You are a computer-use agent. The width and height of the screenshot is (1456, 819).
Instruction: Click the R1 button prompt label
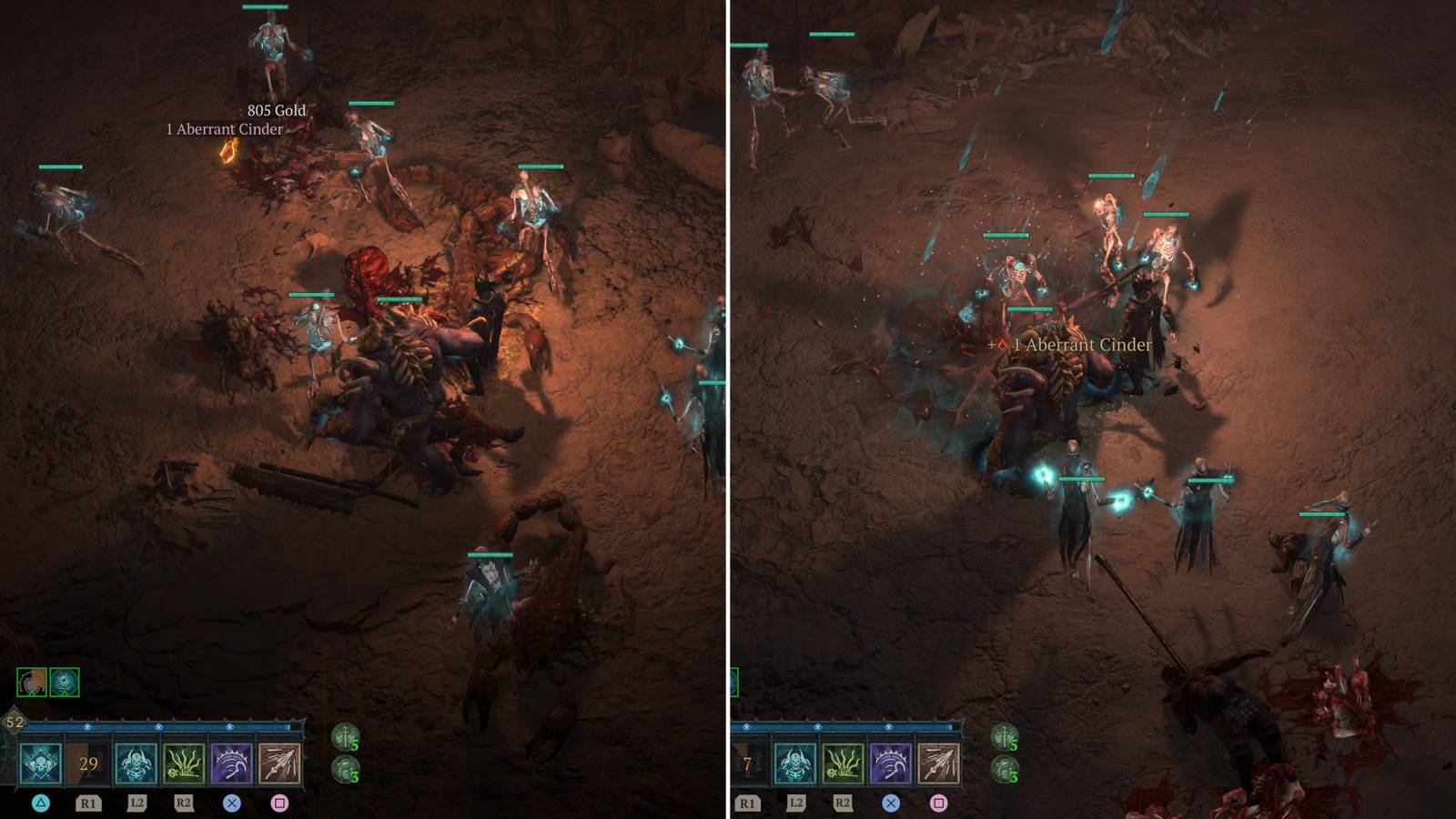89,804
